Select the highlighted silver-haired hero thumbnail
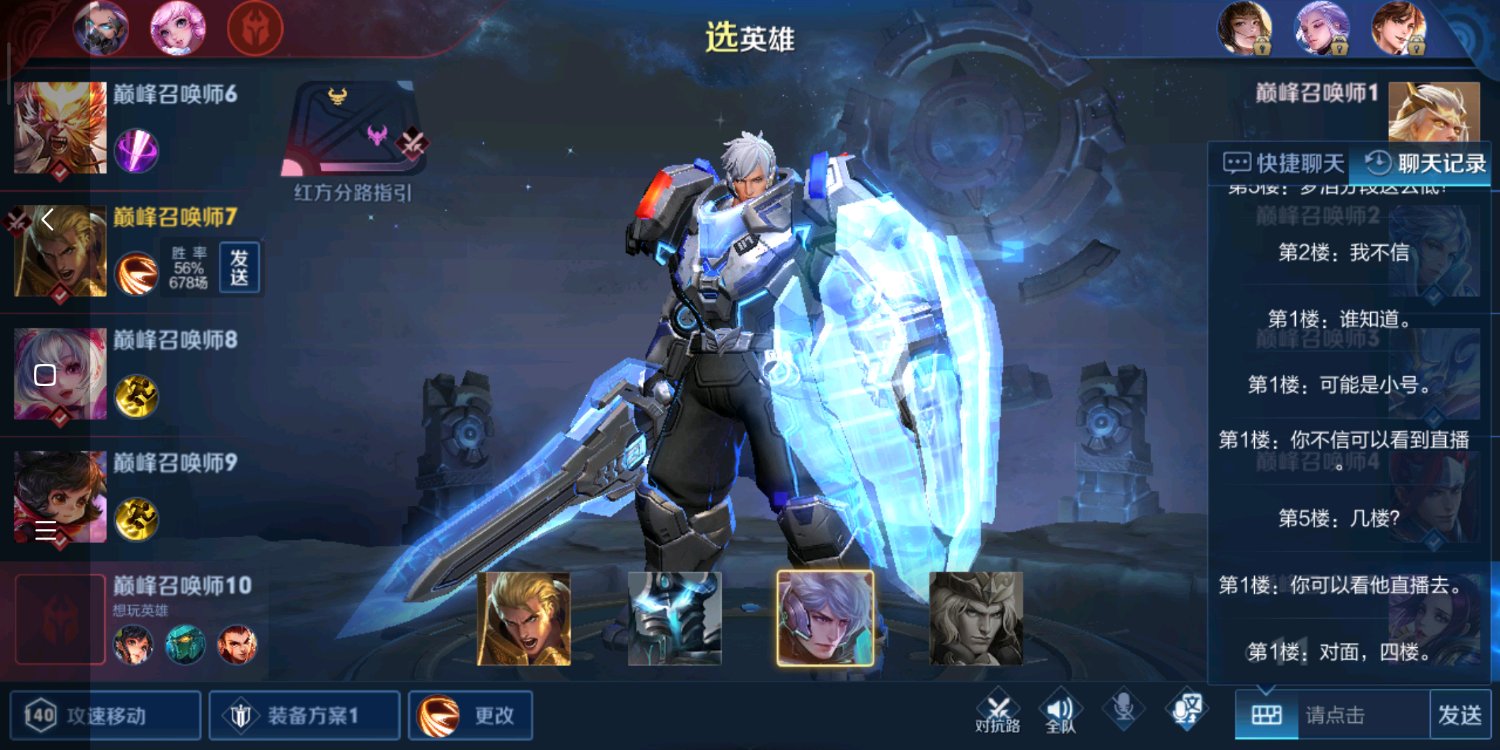This screenshot has height=750, width=1500. pos(825,619)
